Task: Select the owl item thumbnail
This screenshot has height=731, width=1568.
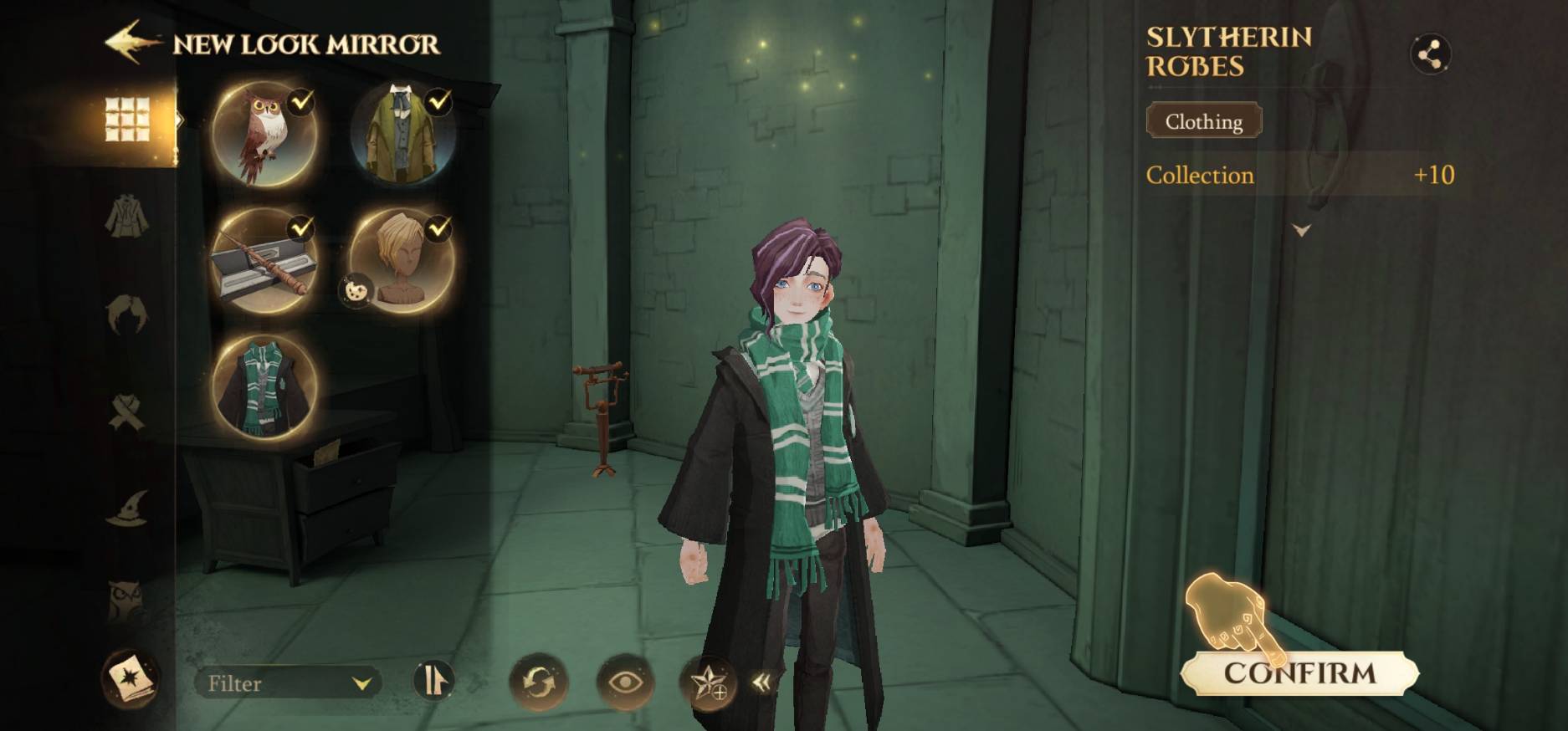Action: (x=264, y=134)
